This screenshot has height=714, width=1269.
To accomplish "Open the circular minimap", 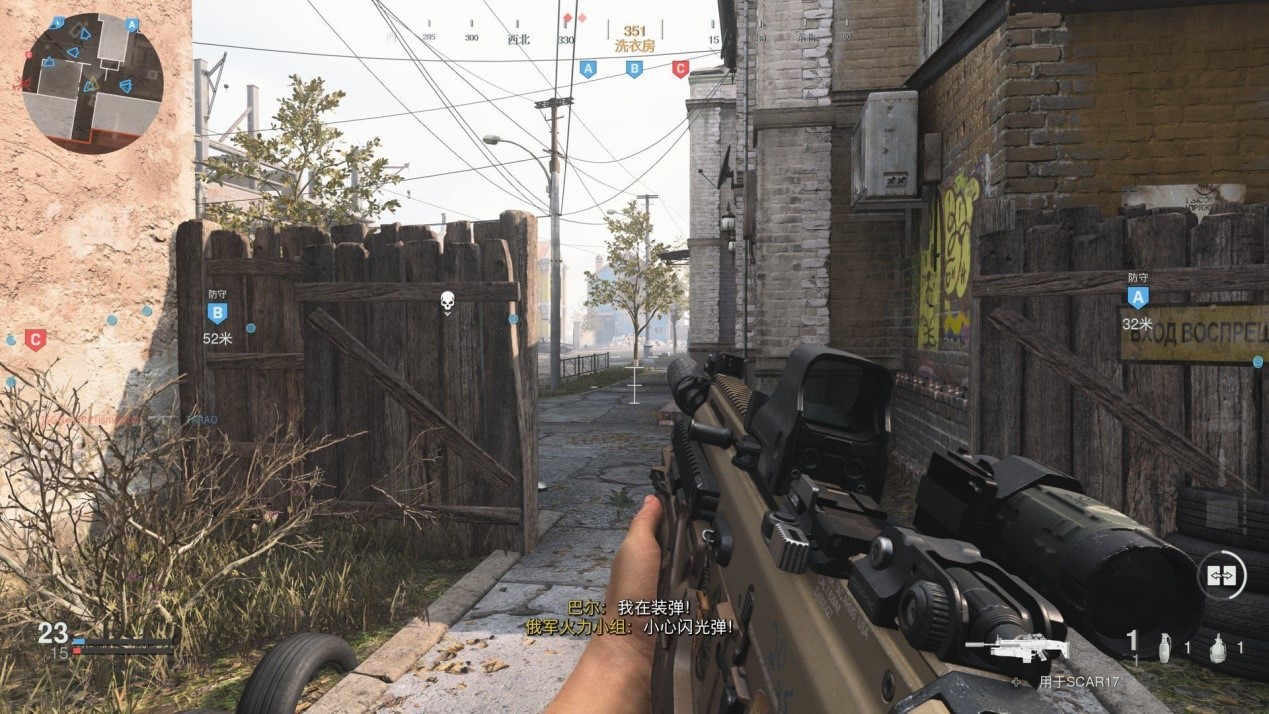I will point(92,83).
